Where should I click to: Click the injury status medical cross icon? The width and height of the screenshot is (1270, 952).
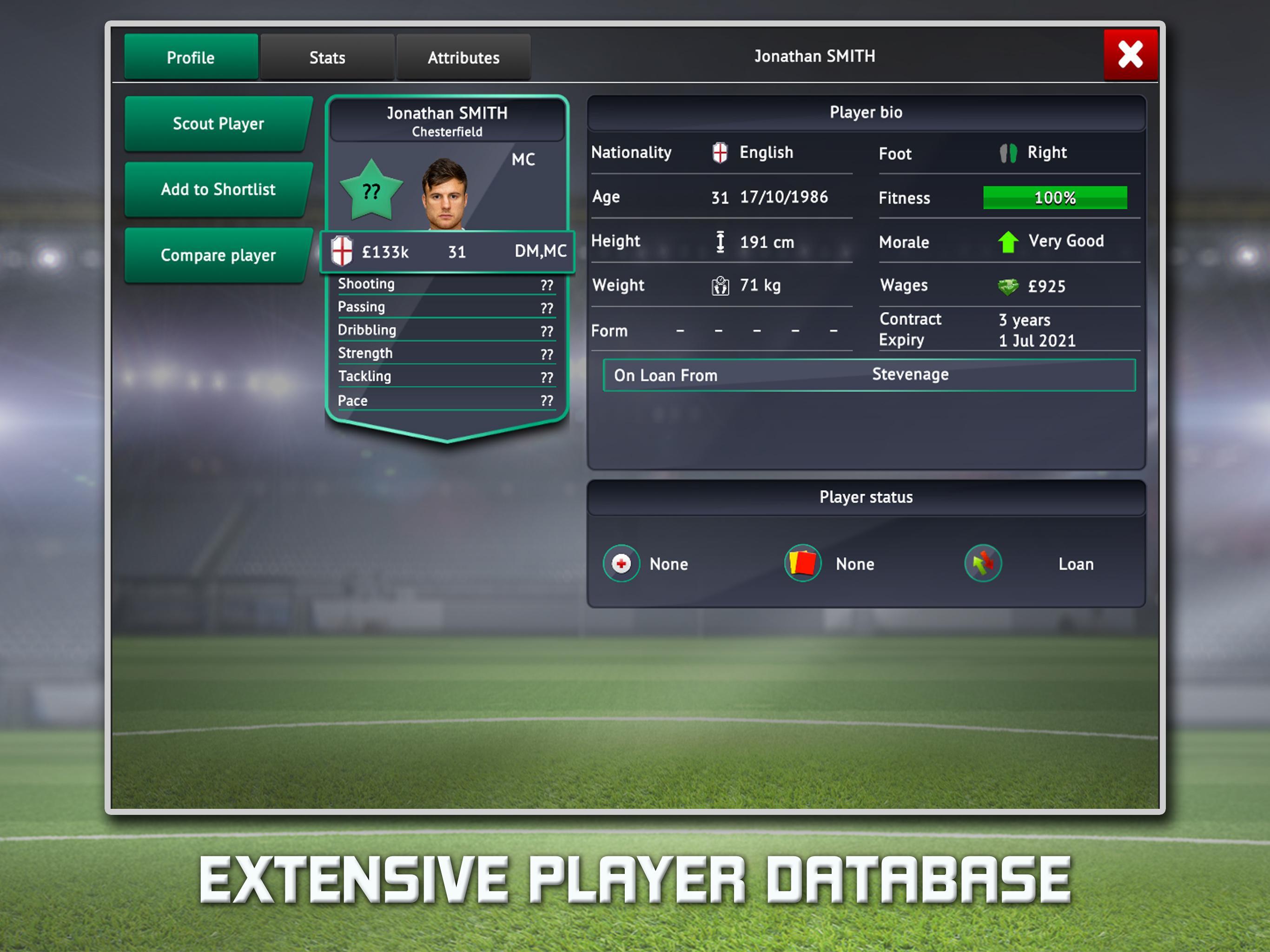(x=622, y=564)
